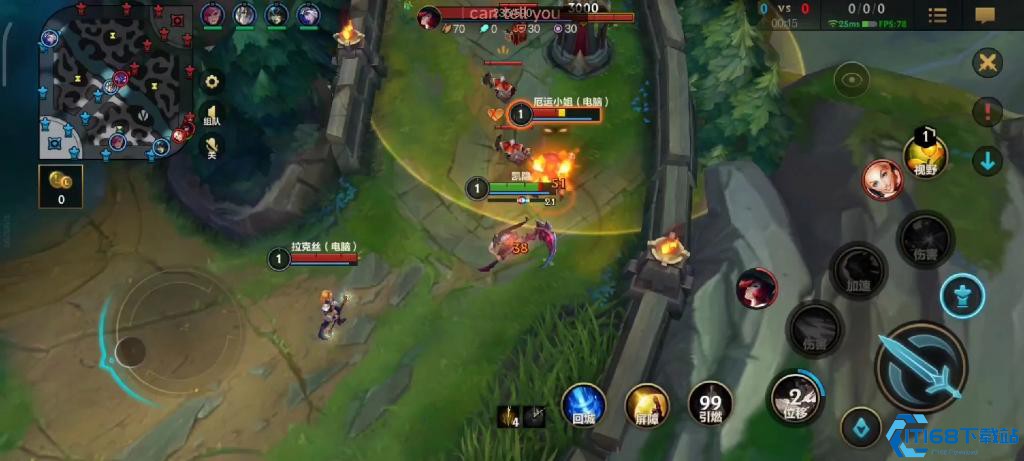Click the yellow X button
This screenshot has height=461, width=1024.
point(987,63)
